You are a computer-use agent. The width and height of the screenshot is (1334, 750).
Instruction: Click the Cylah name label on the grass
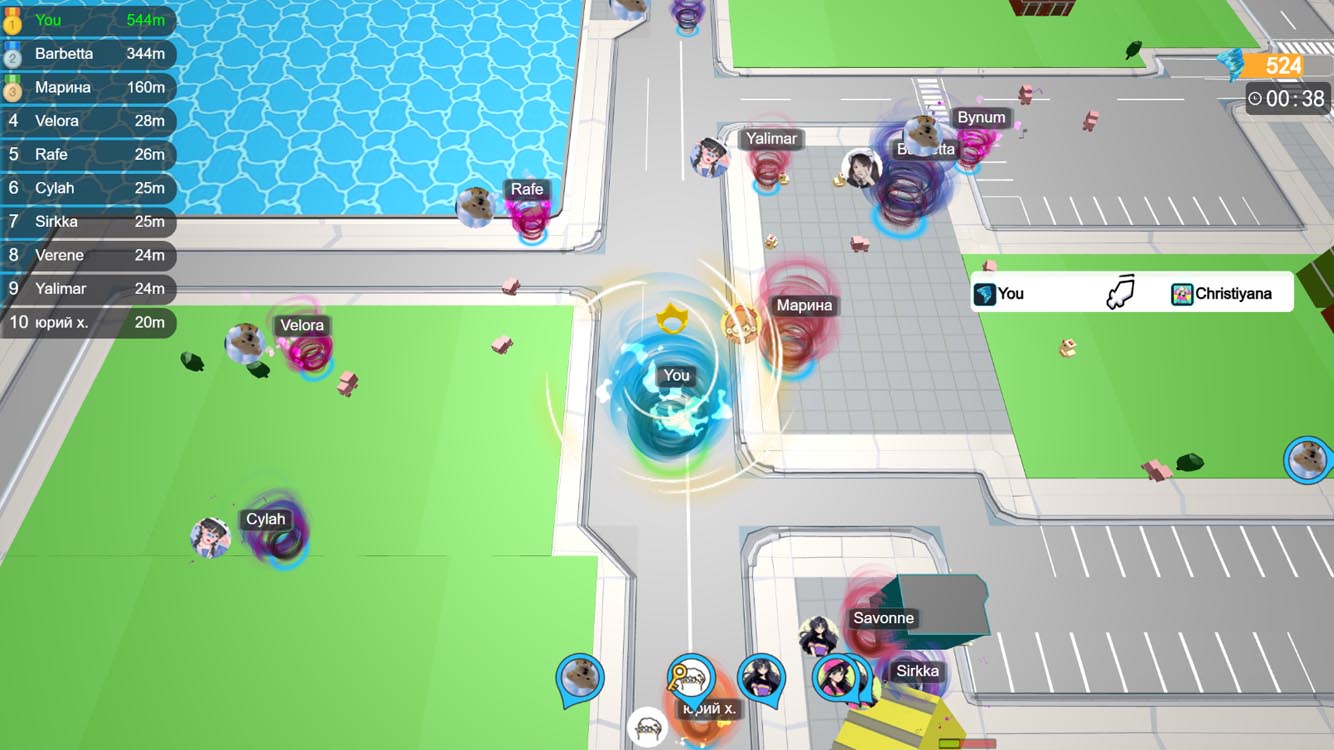pyautogui.click(x=263, y=519)
